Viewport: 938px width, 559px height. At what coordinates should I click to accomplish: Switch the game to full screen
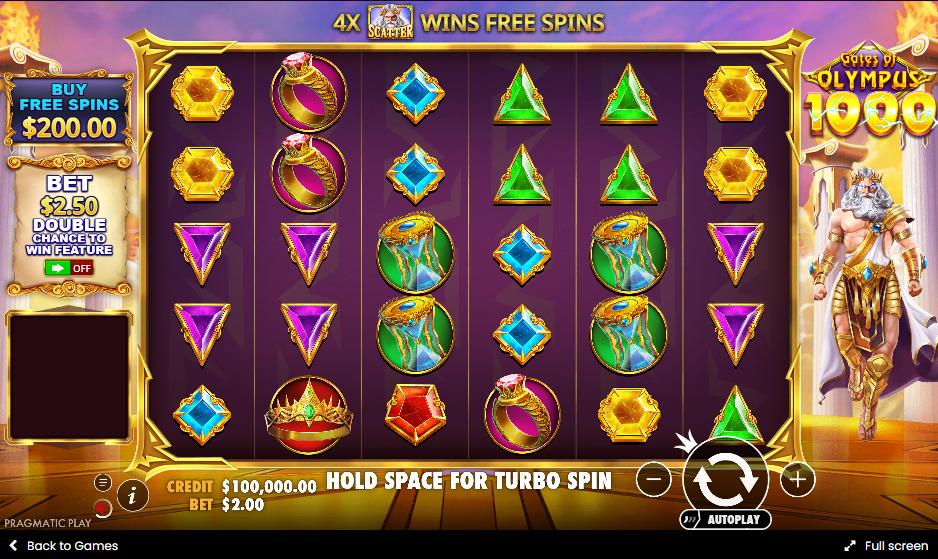(886, 546)
